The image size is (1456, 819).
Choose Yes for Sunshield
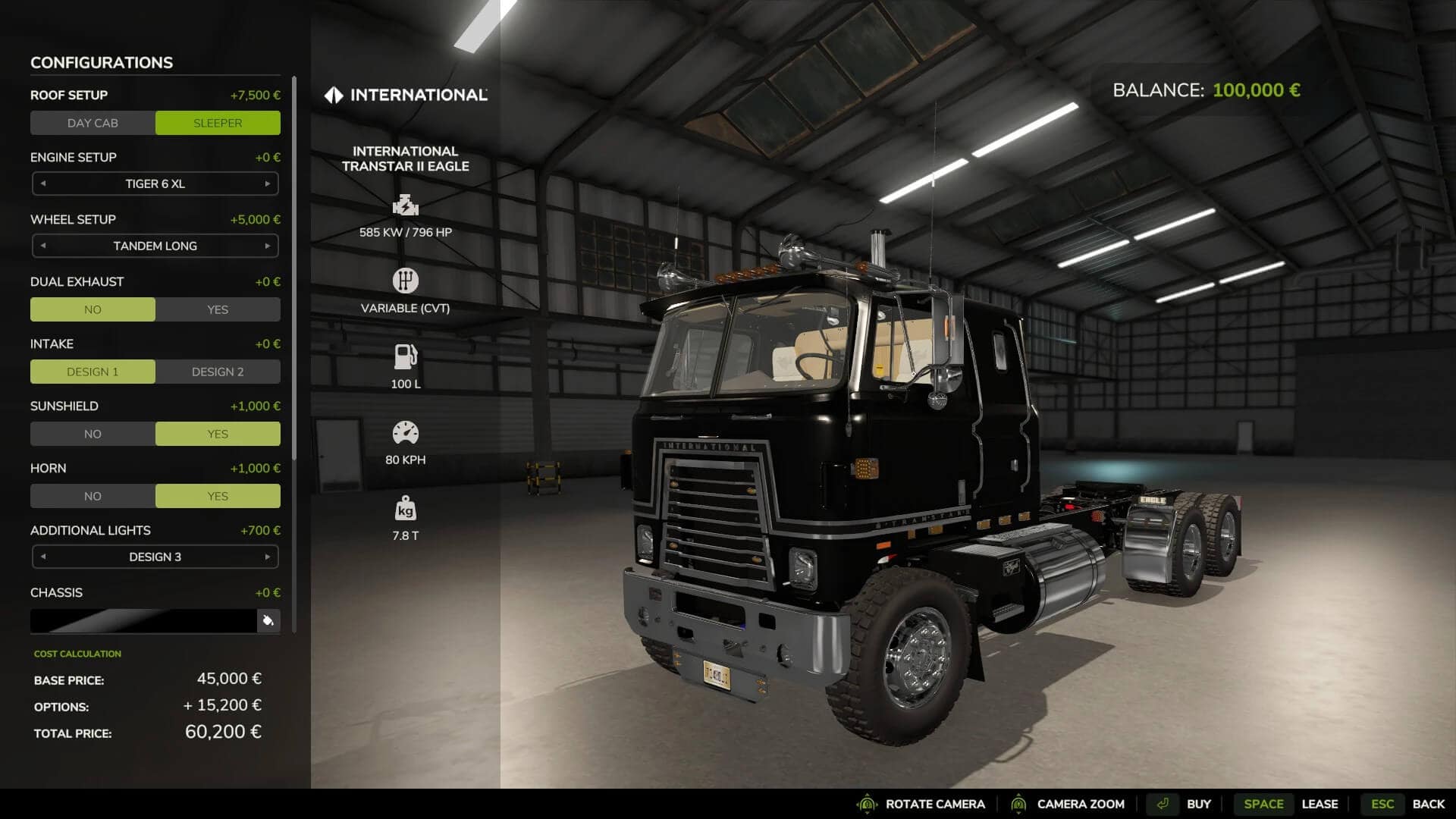pos(218,434)
